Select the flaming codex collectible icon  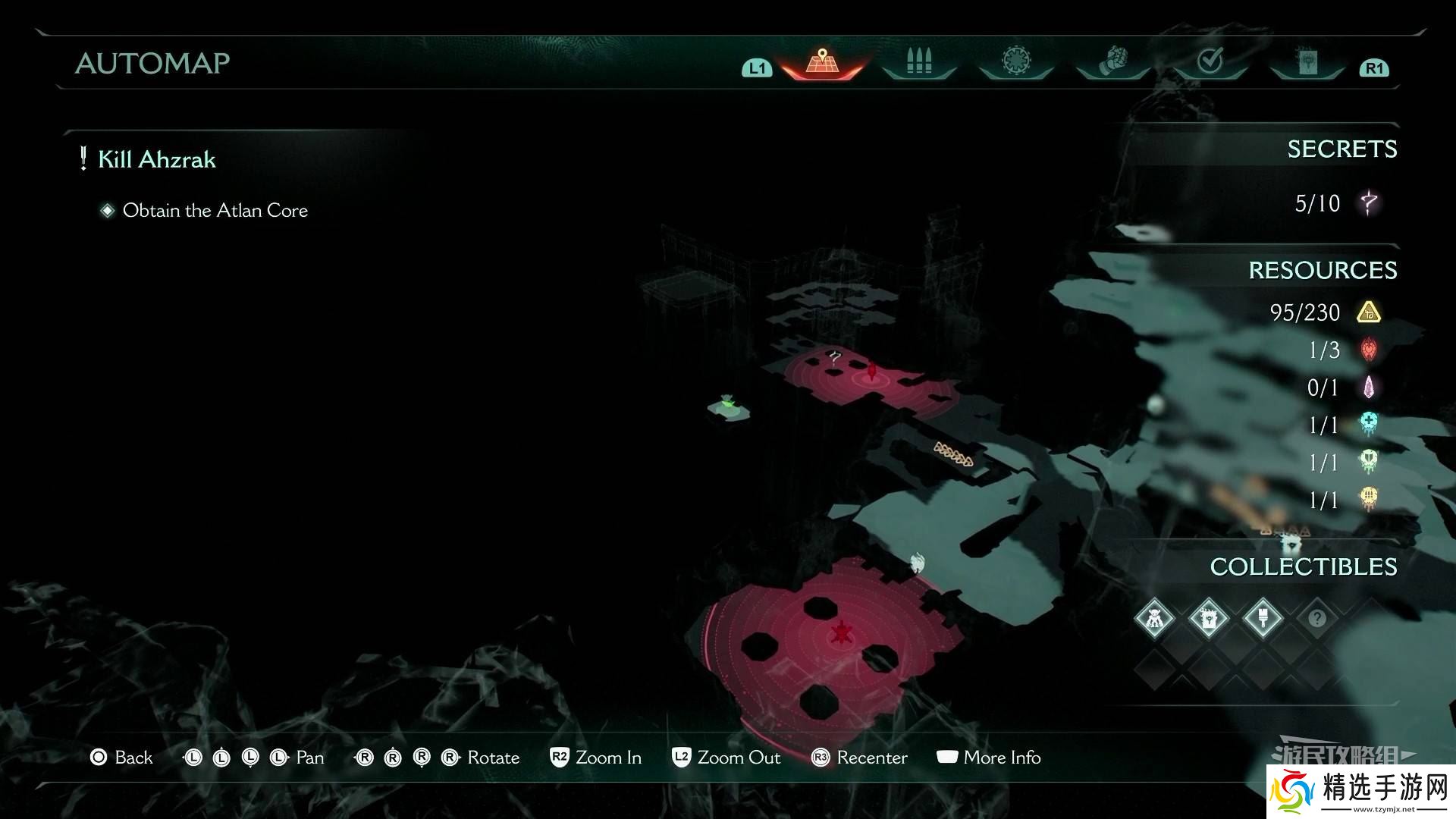tap(1208, 619)
